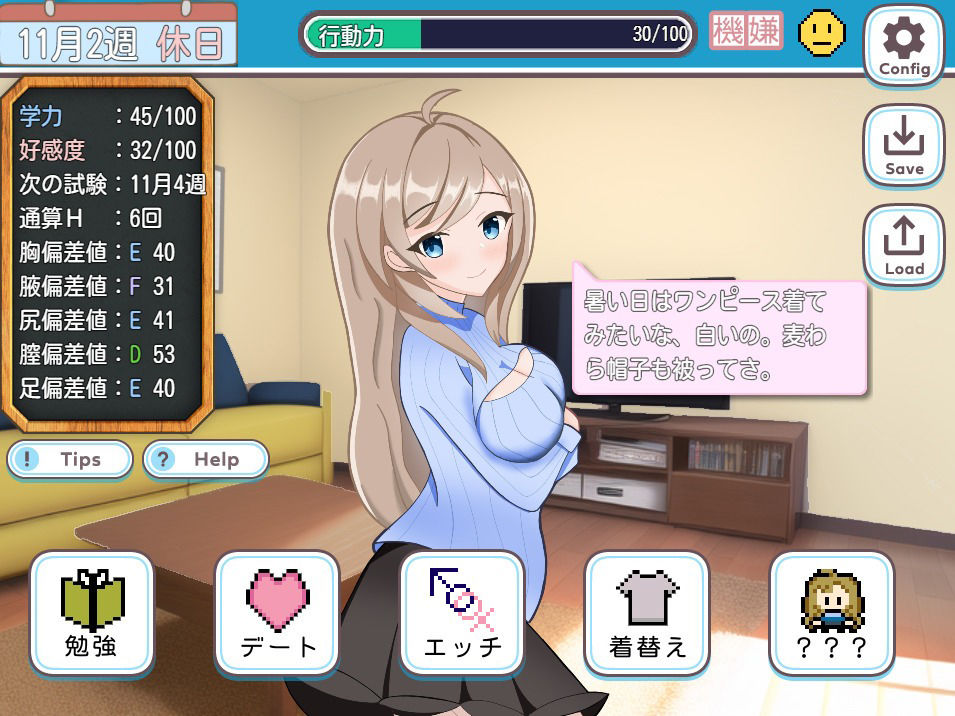Click the yellow mood face icon
Image resolution: width=955 pixels, height=716 pixels.
pyautogui.click(x=821, y=34)
